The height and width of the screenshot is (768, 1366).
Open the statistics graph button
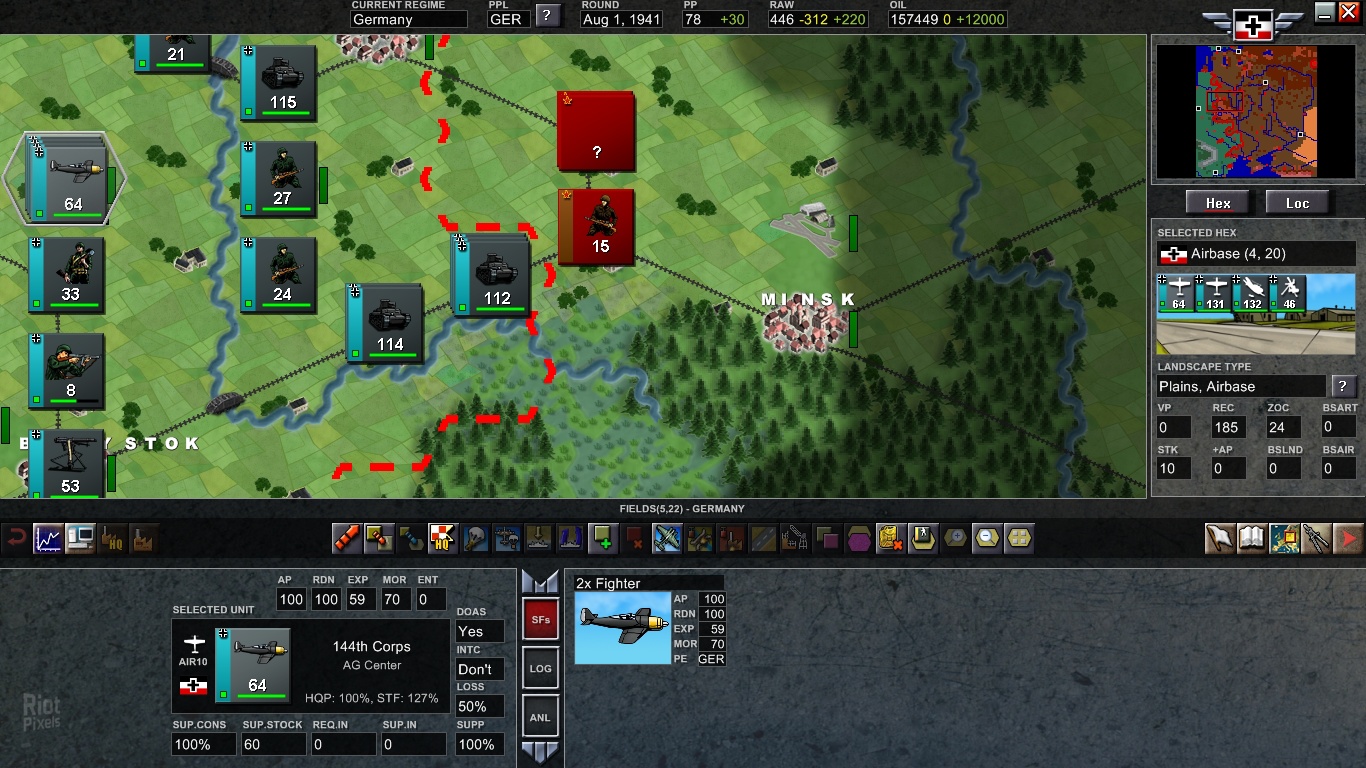click(48, 539)
